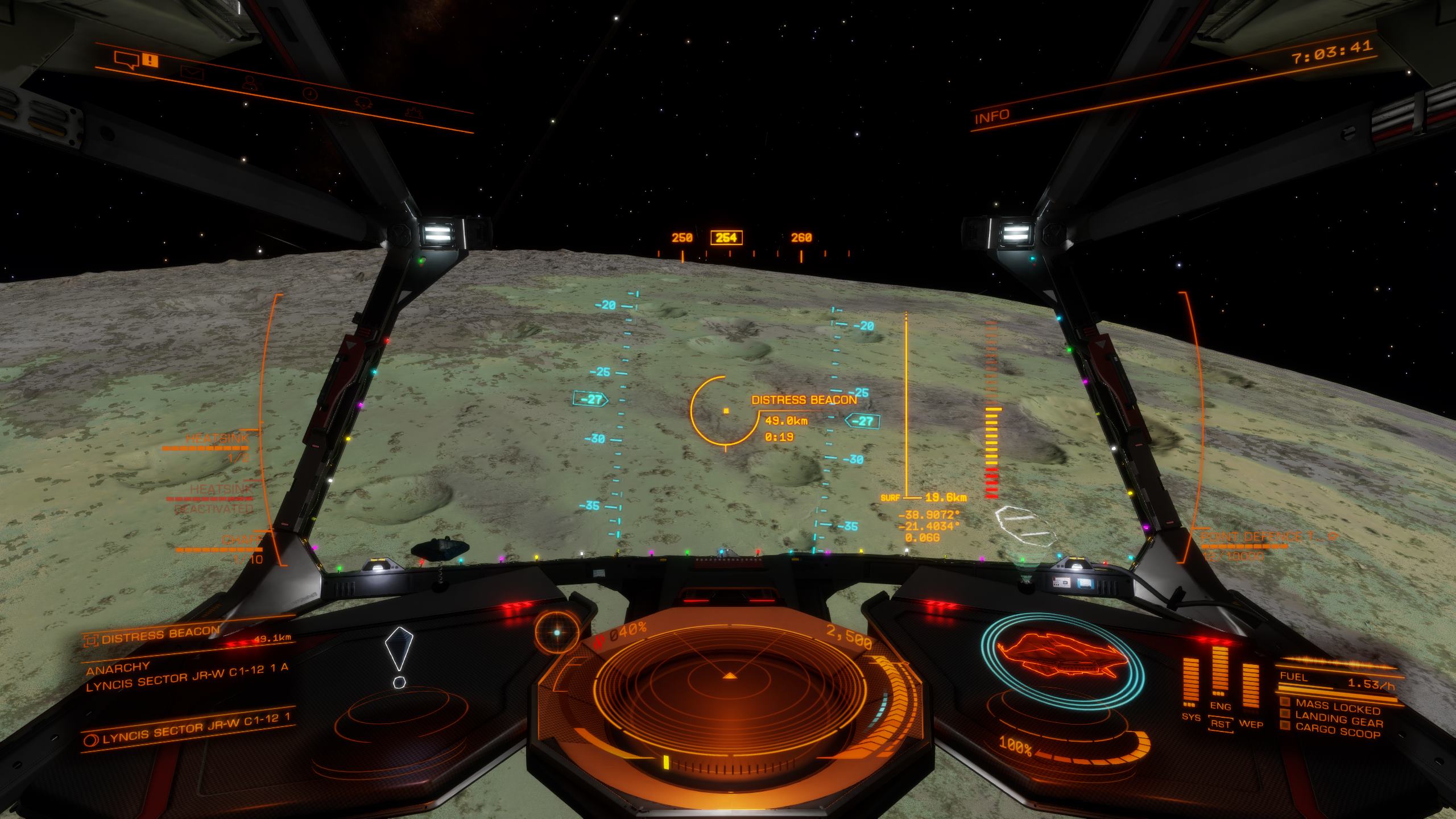Click the RST power reset button
The image size is (1456, 819).
tap(1221, 725)
